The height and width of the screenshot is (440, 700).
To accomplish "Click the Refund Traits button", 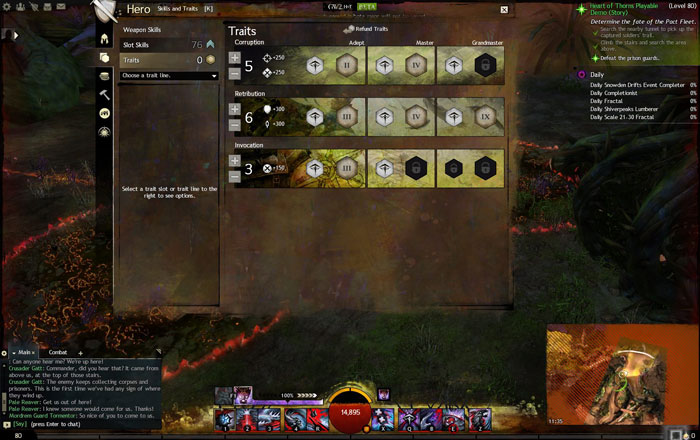I will pyautogui.click(x=365, y=29).
